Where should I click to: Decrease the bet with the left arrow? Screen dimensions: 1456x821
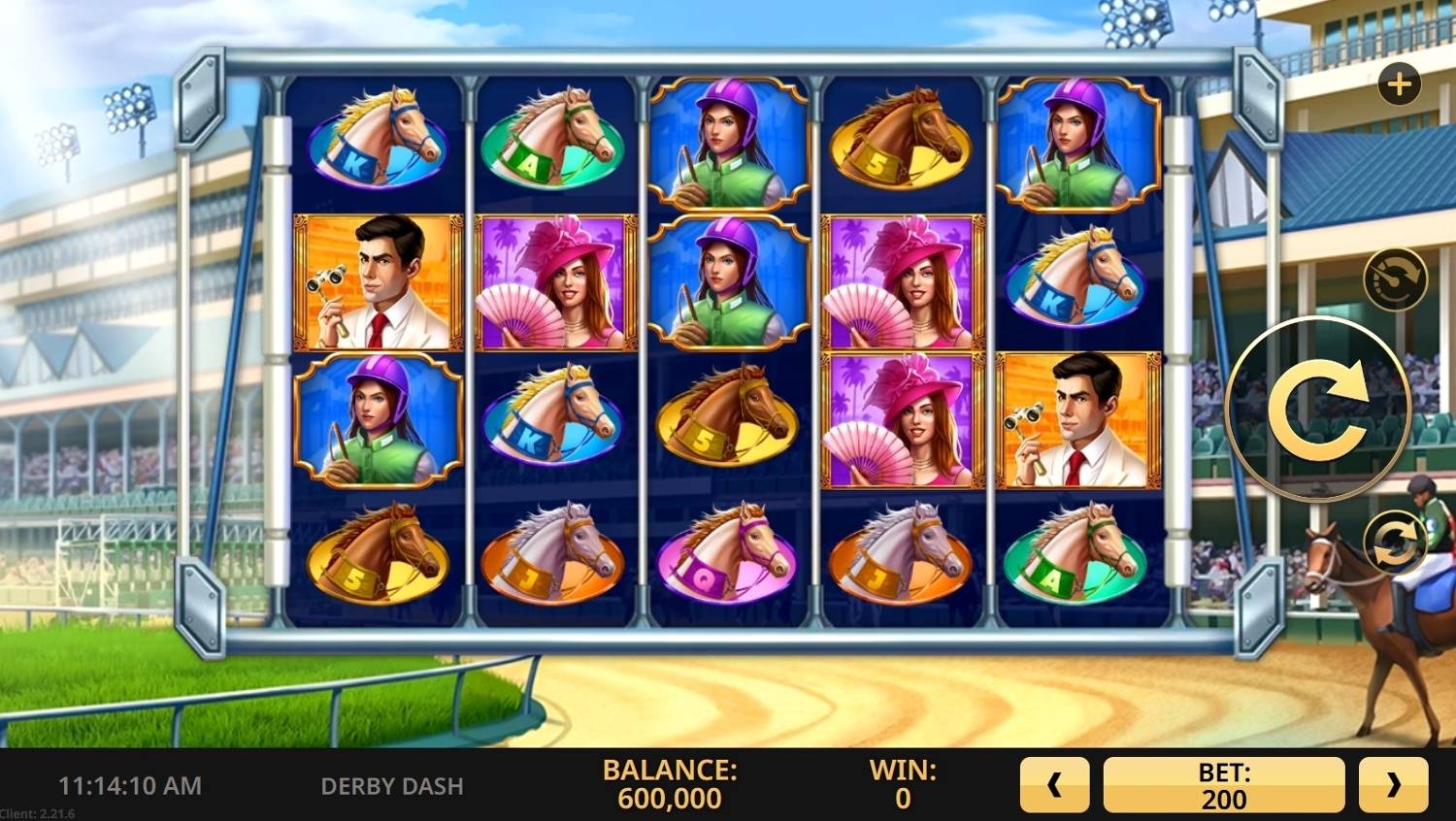click(1054, 785)
